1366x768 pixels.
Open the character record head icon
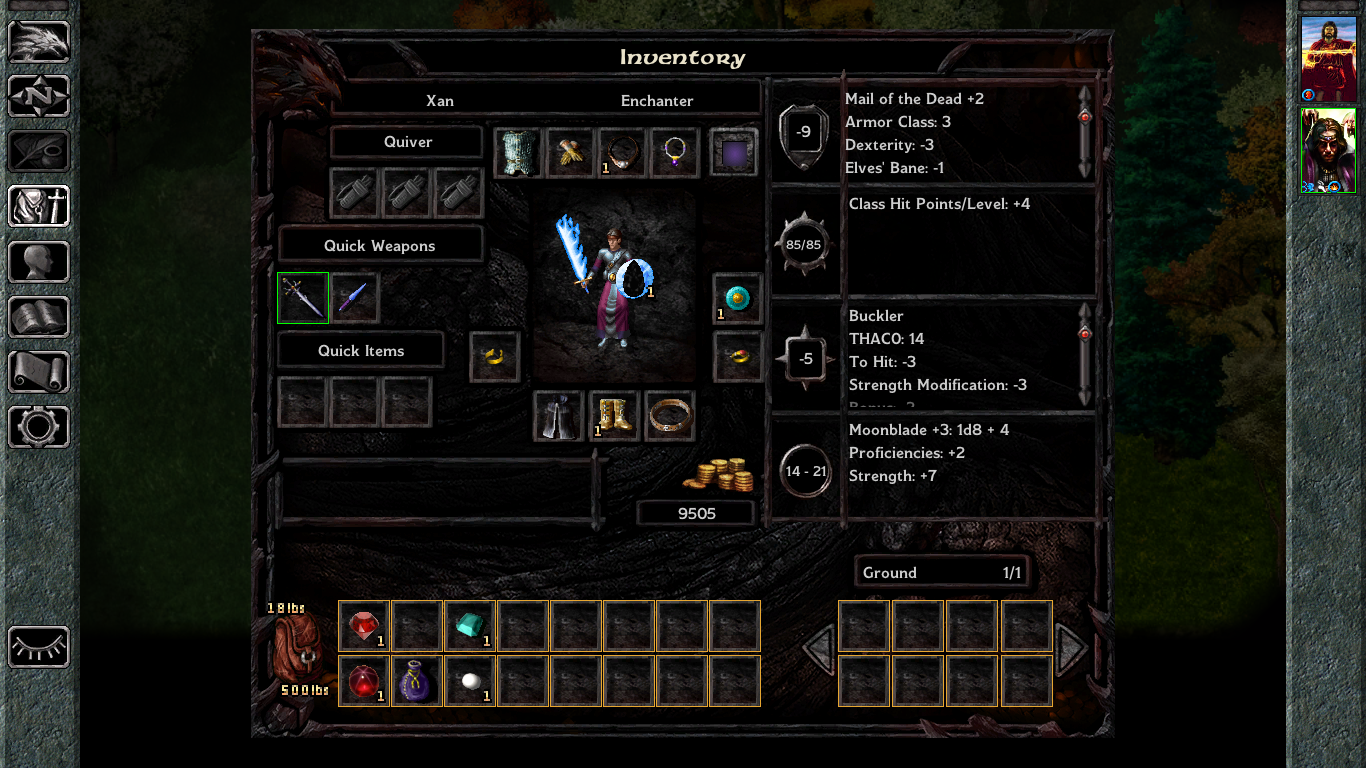[x=39, y=262]
